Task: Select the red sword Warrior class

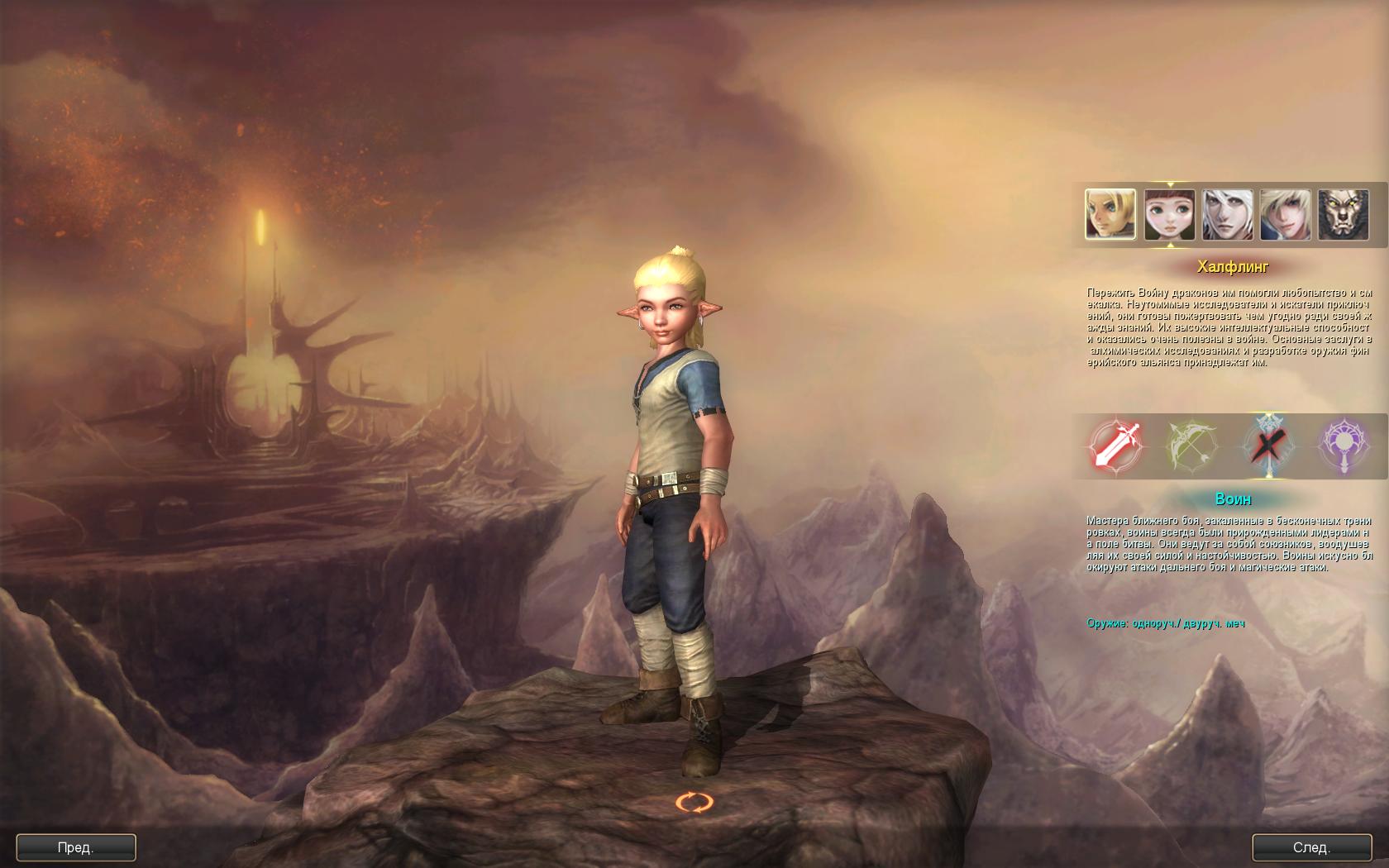Action: click(1117, 446)
